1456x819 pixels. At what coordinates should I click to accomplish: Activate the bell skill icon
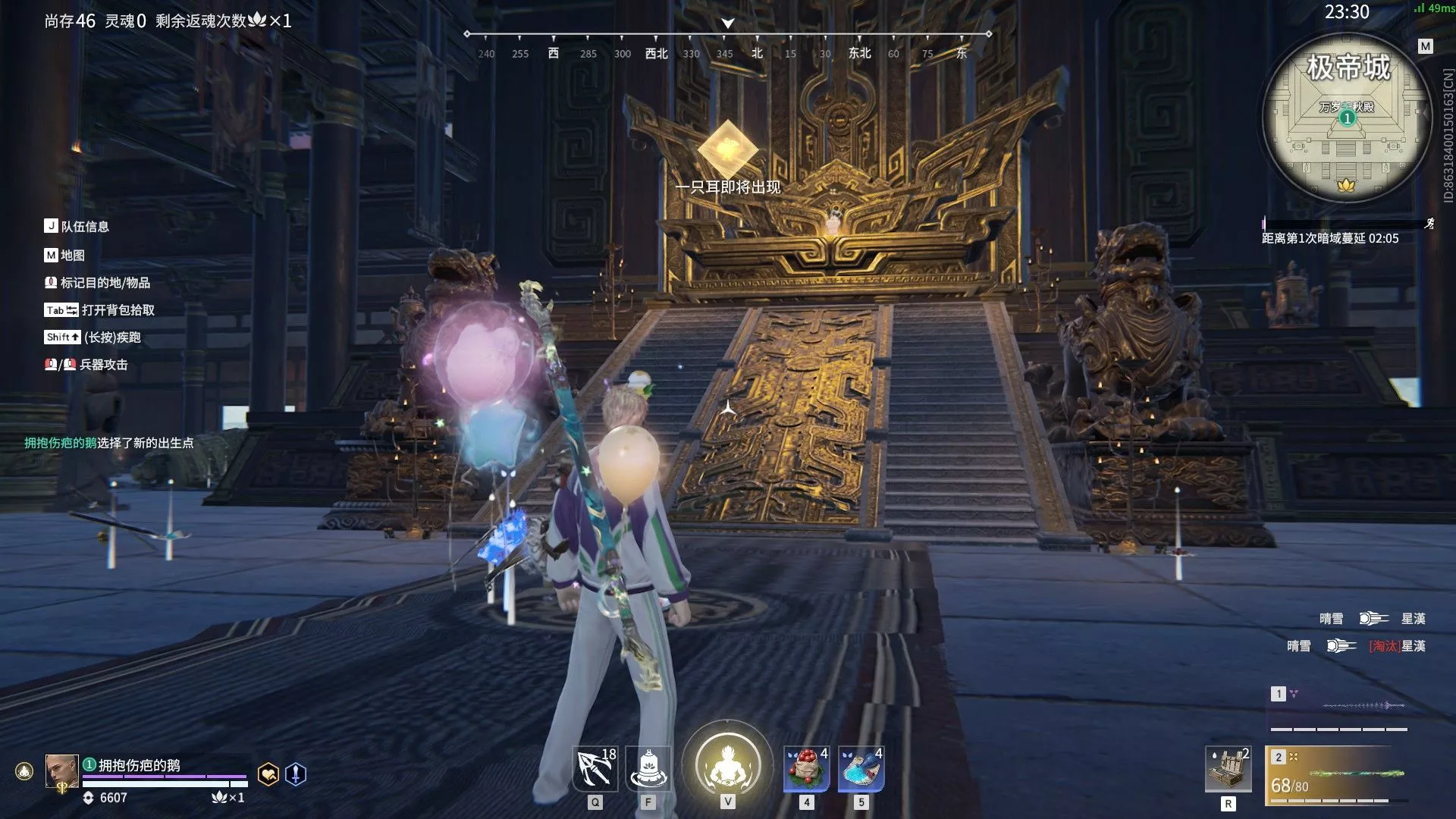pyautogui.click(x=648, y=769)
